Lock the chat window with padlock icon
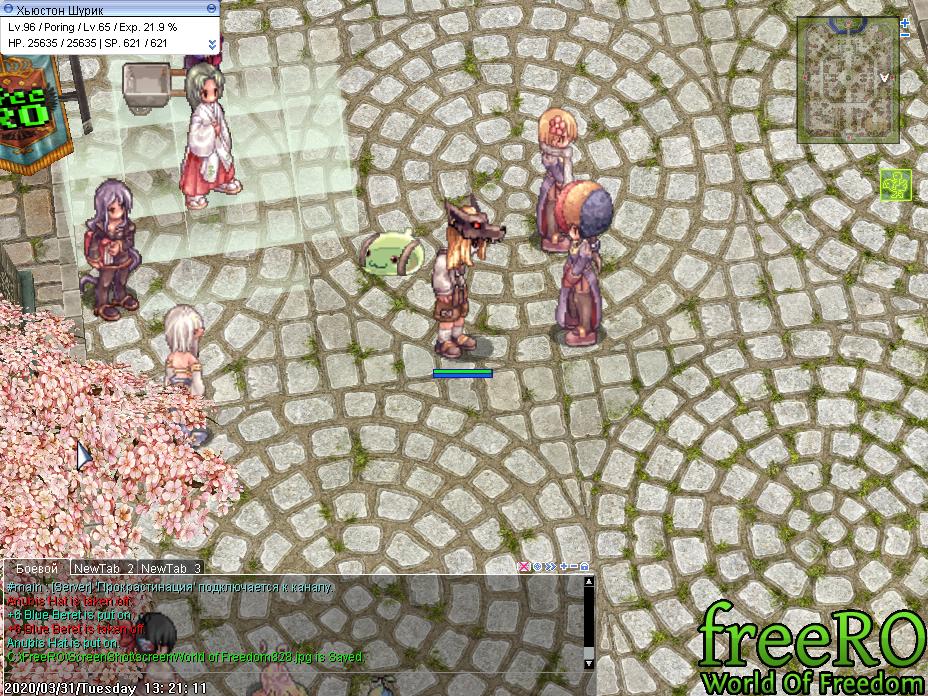928x696 pixels. [x=585, y=567]
